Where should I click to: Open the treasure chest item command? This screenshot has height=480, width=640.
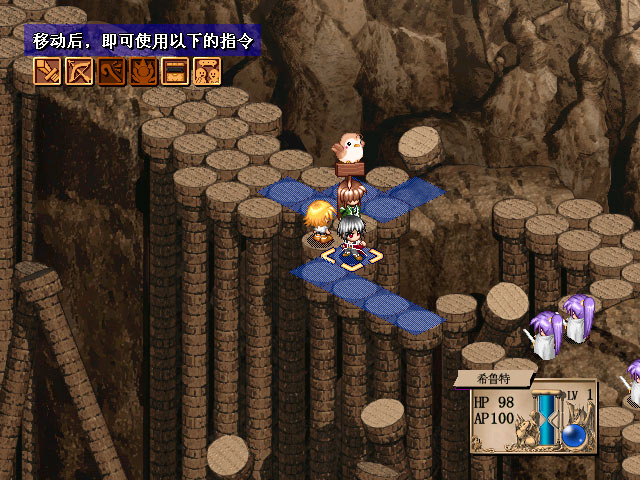click(176, 72)
